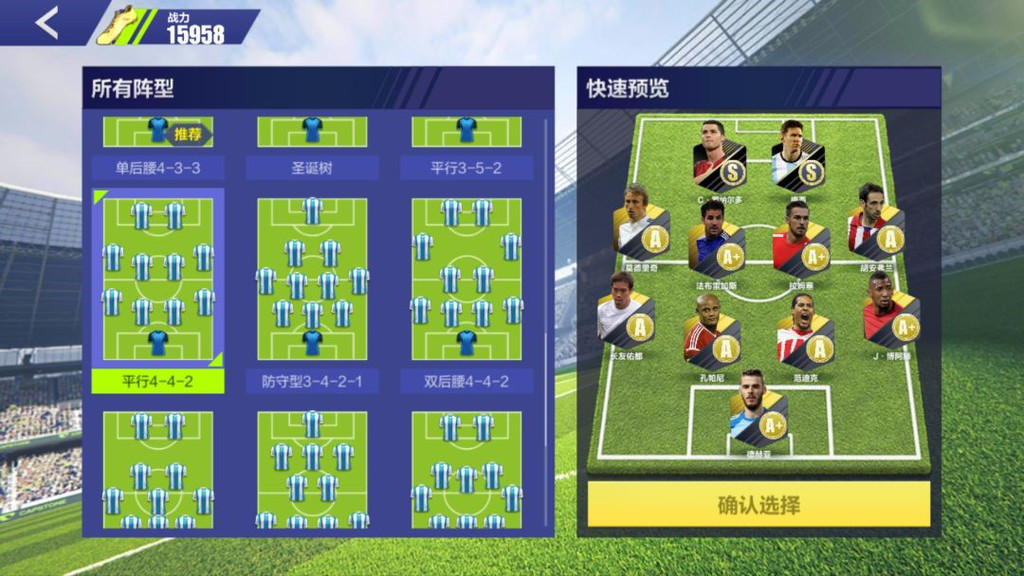The width and height of the screenshot is (1024, 576).
Task: Select the 长友佑都 defender card
Action: pos(625,314)
